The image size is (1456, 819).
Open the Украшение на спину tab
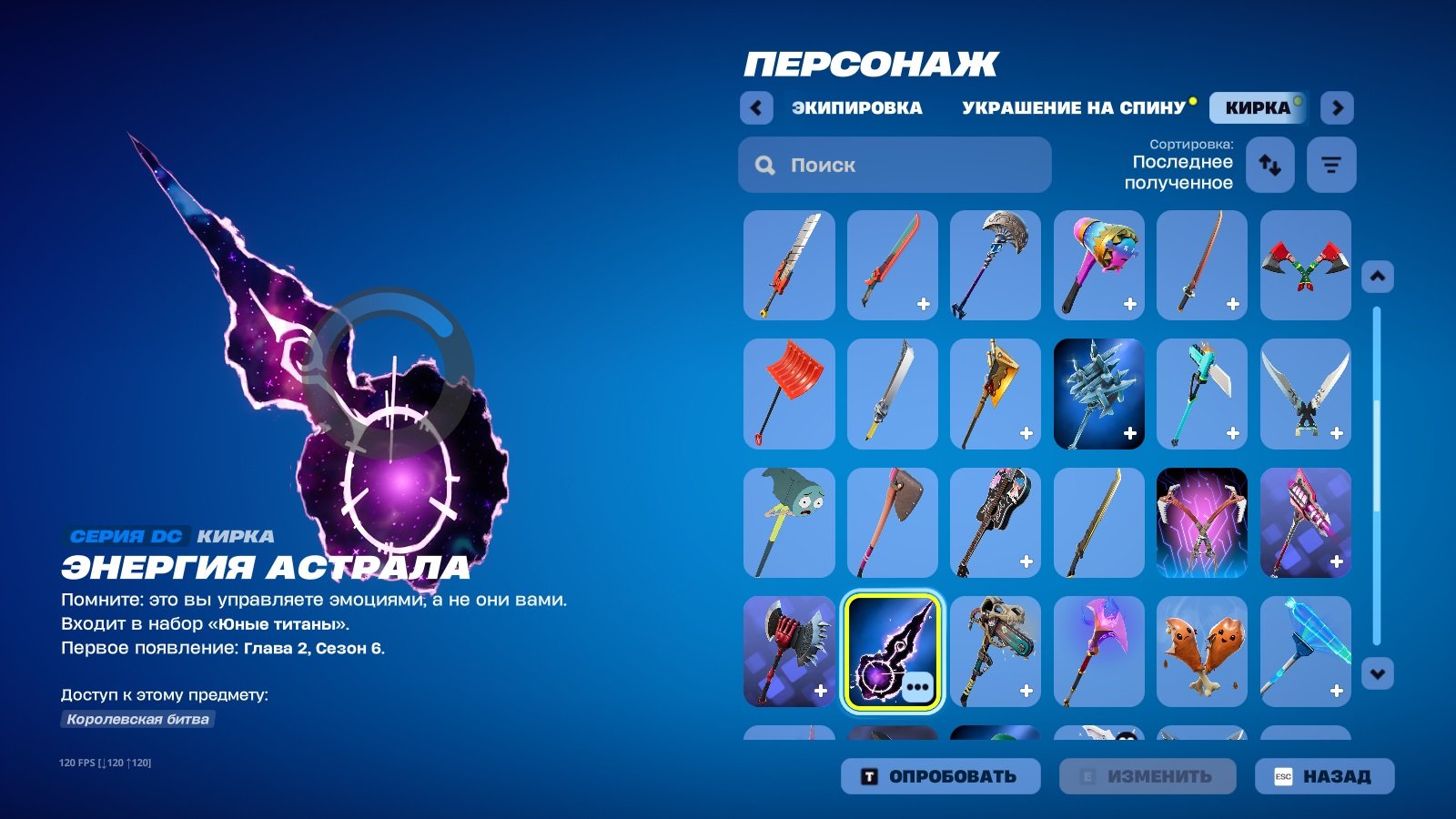[x=1074, y=107]
